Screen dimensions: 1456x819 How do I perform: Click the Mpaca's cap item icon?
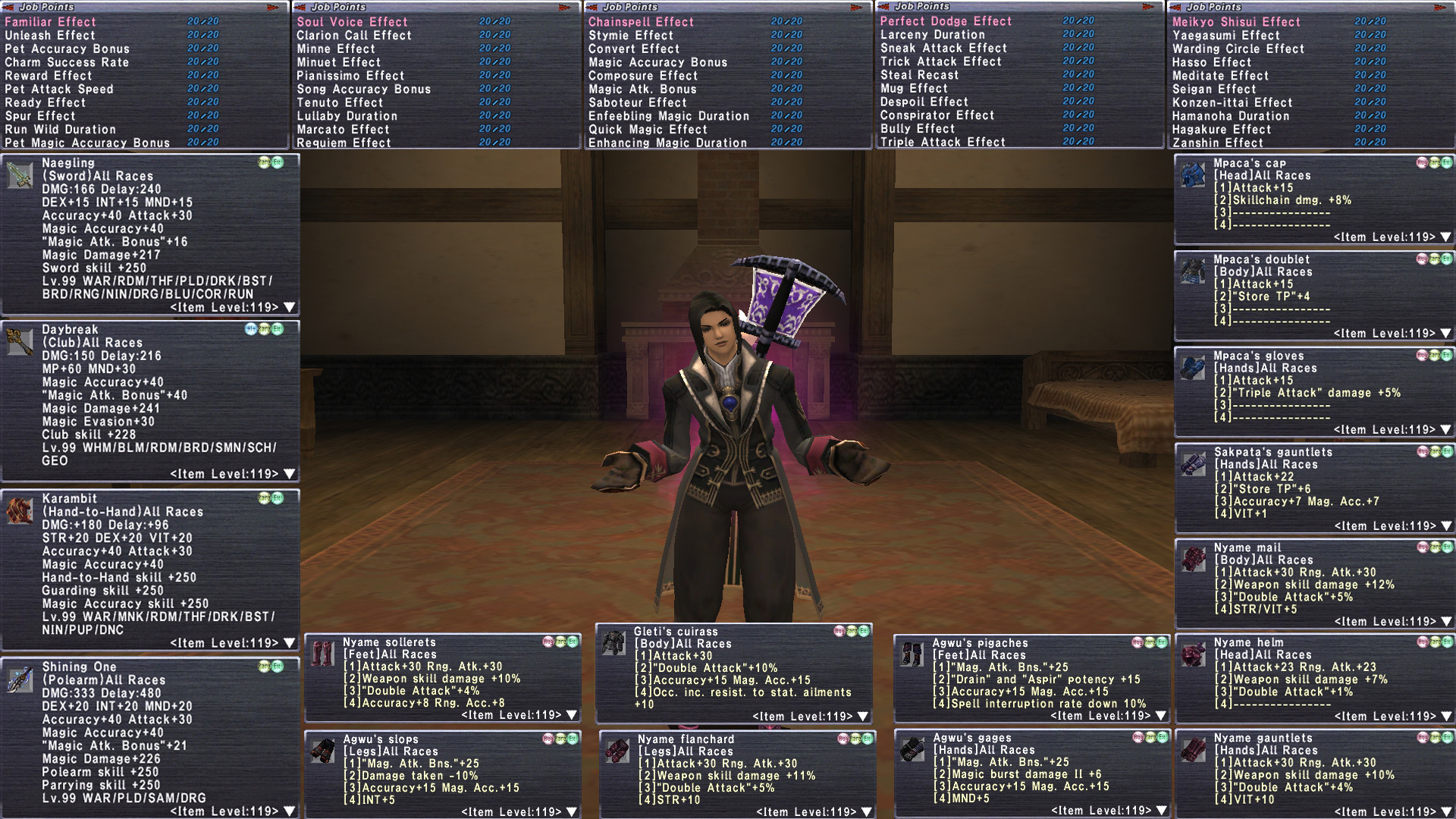(1193, 175)
